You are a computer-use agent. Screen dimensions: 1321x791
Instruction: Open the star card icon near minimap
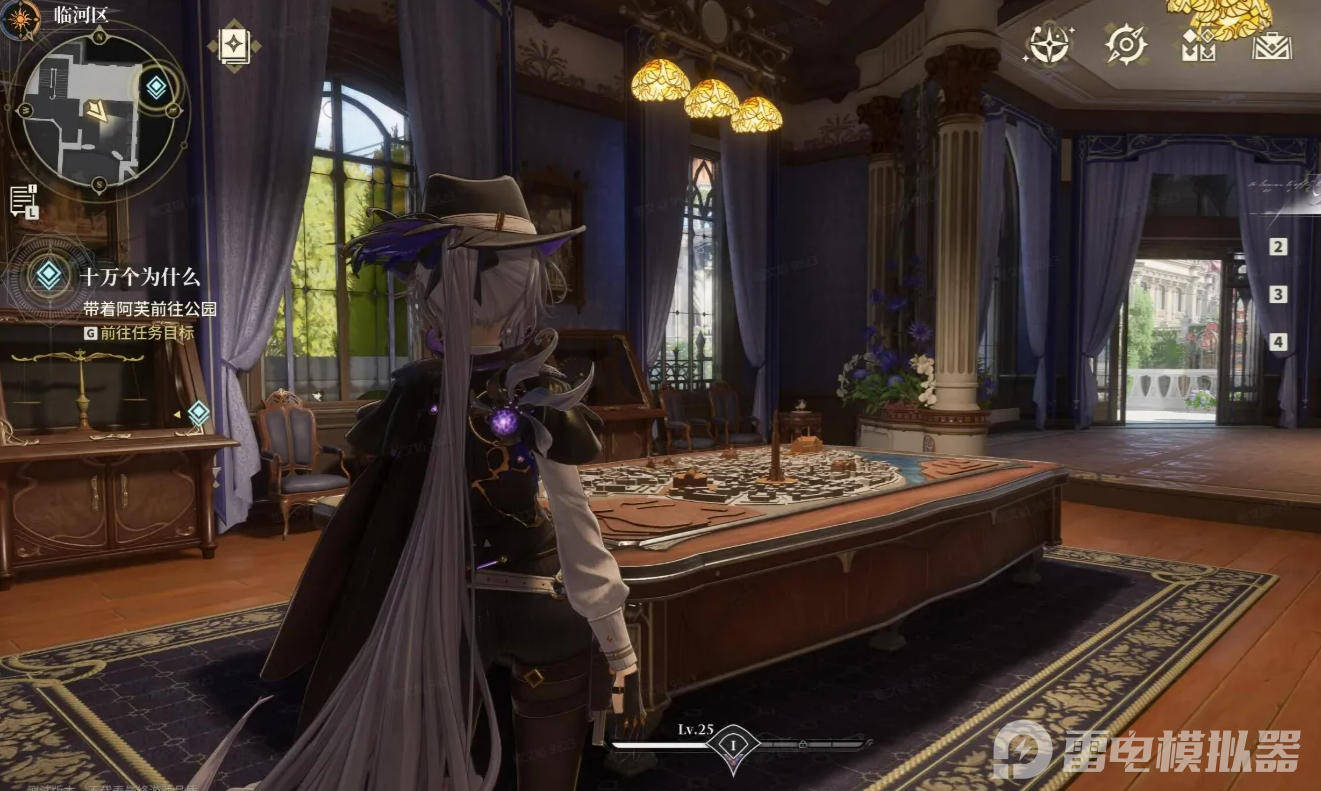point(234,45)
